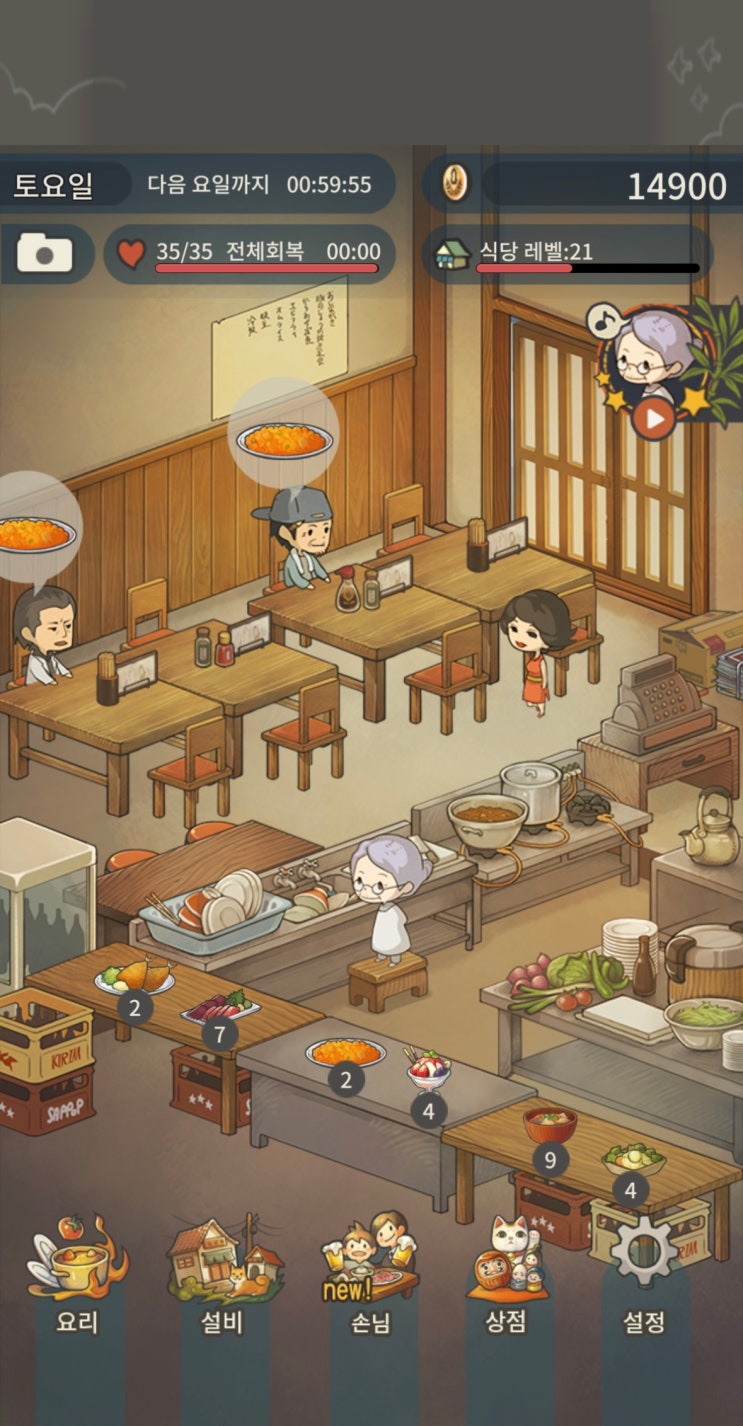743x1426 pixels.
Task: Tap the music note icon
Action: 602,320
